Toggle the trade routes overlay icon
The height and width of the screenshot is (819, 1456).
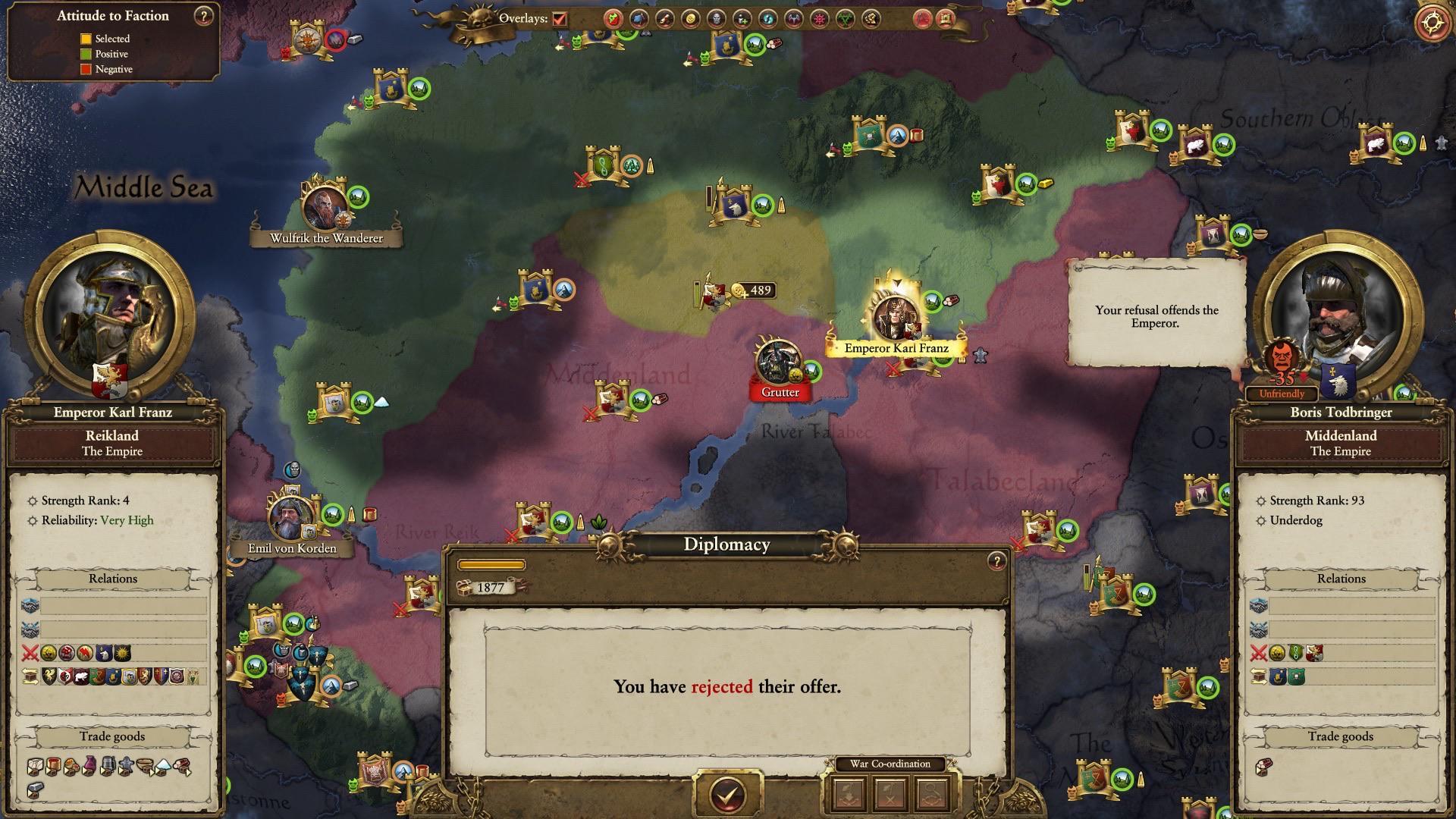point(688,19)
